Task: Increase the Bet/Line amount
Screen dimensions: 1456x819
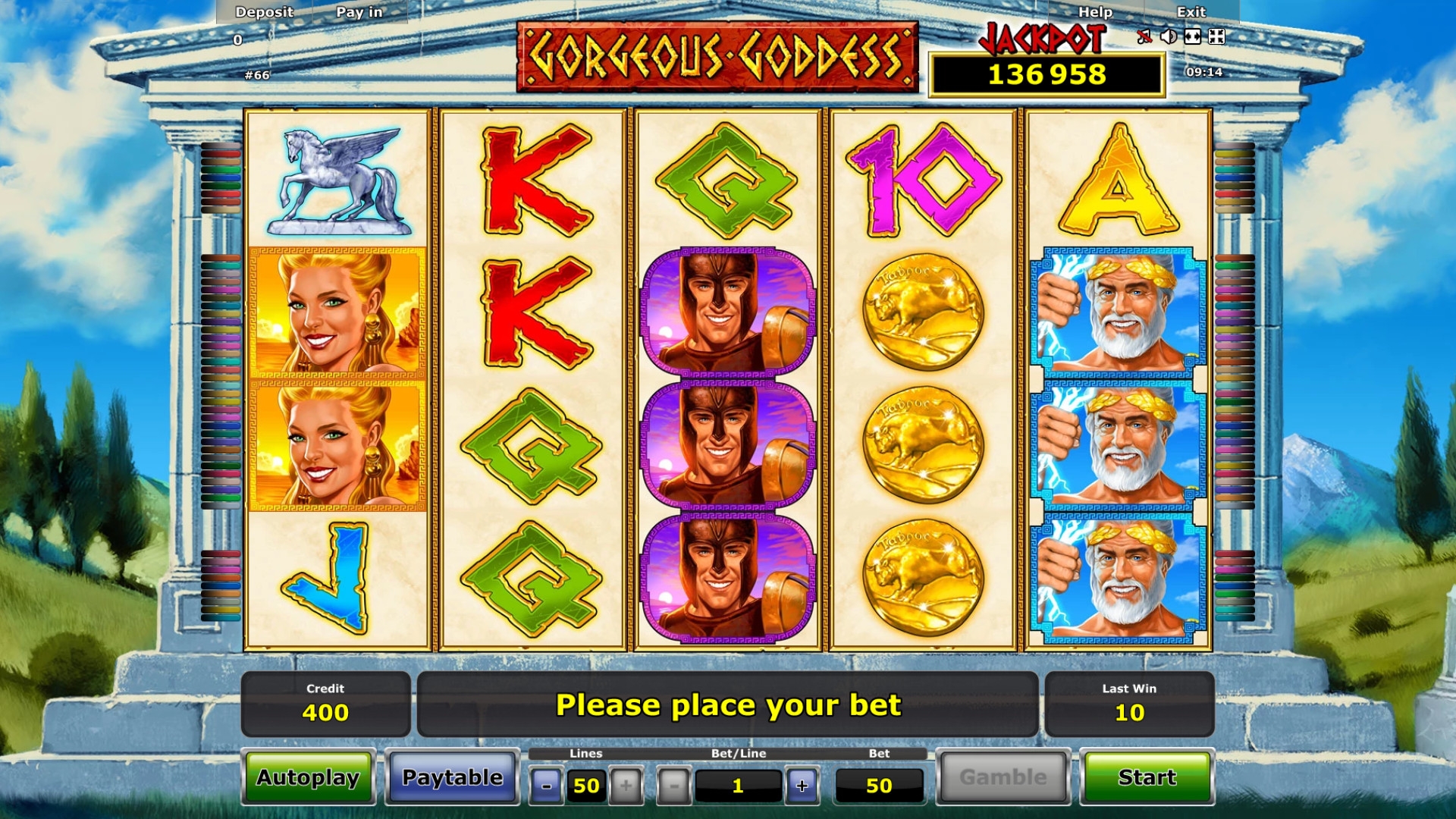Action: point(802,786)
